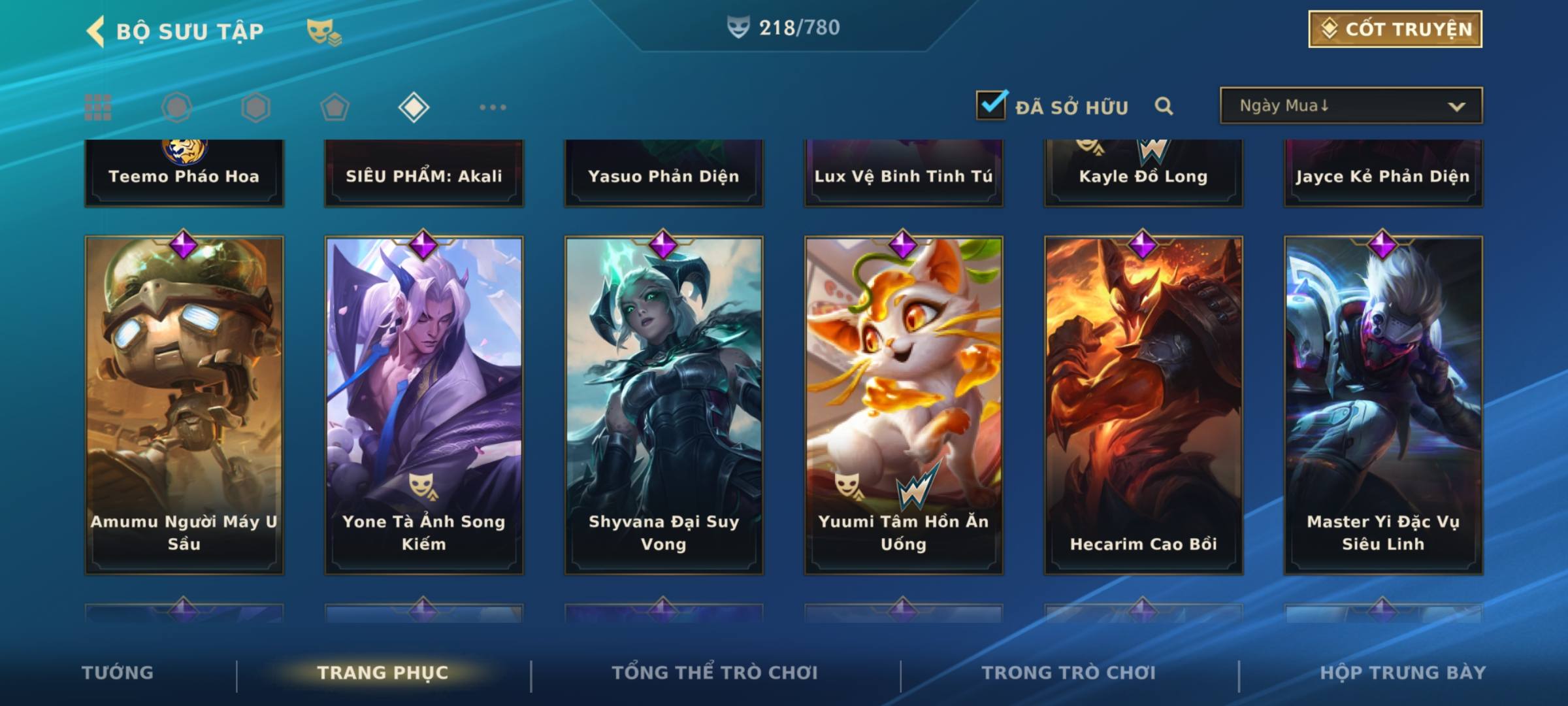Go back from Bộ Sưu Tập
The width and height of the screenshot is (1568, 706).
pyautogui.click(x=97, y=31)
